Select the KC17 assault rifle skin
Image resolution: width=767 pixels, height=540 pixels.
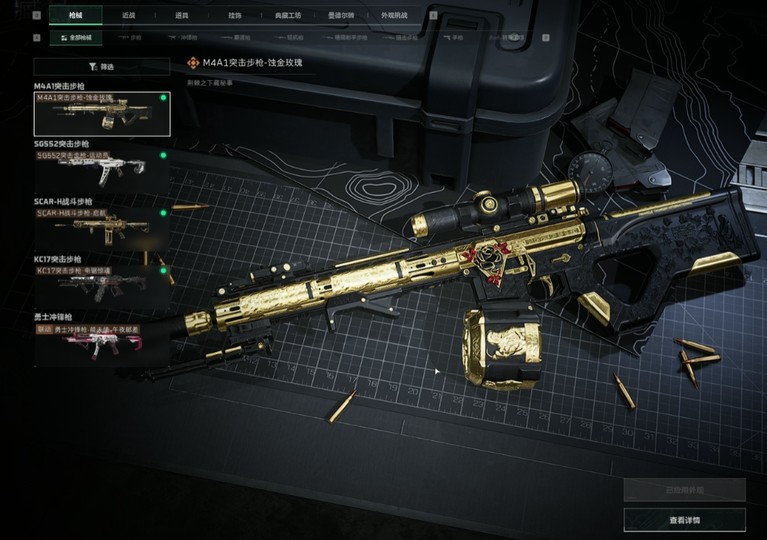(x=102, y=284)
